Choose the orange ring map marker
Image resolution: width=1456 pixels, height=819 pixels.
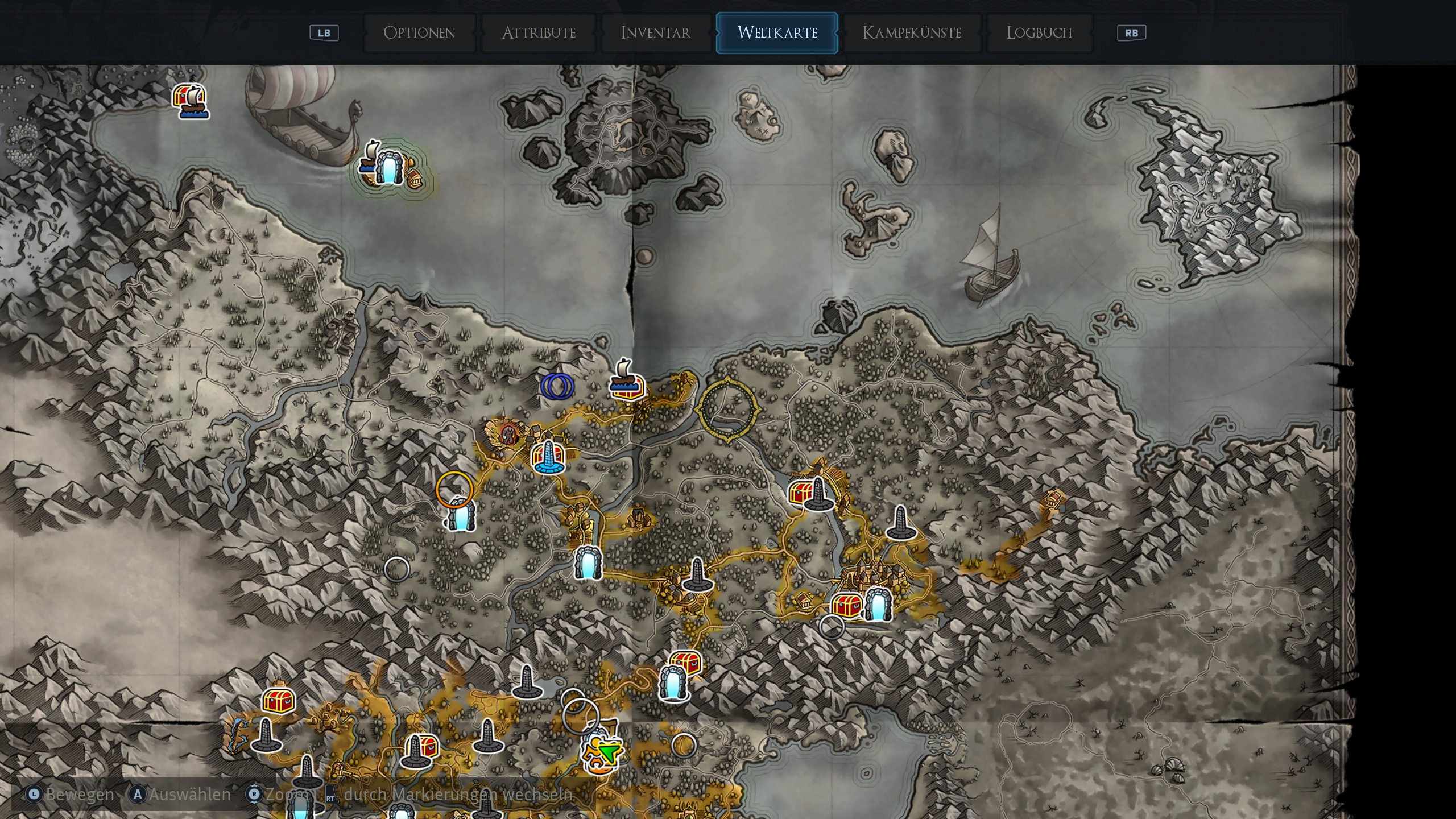[x=454, y=489]
